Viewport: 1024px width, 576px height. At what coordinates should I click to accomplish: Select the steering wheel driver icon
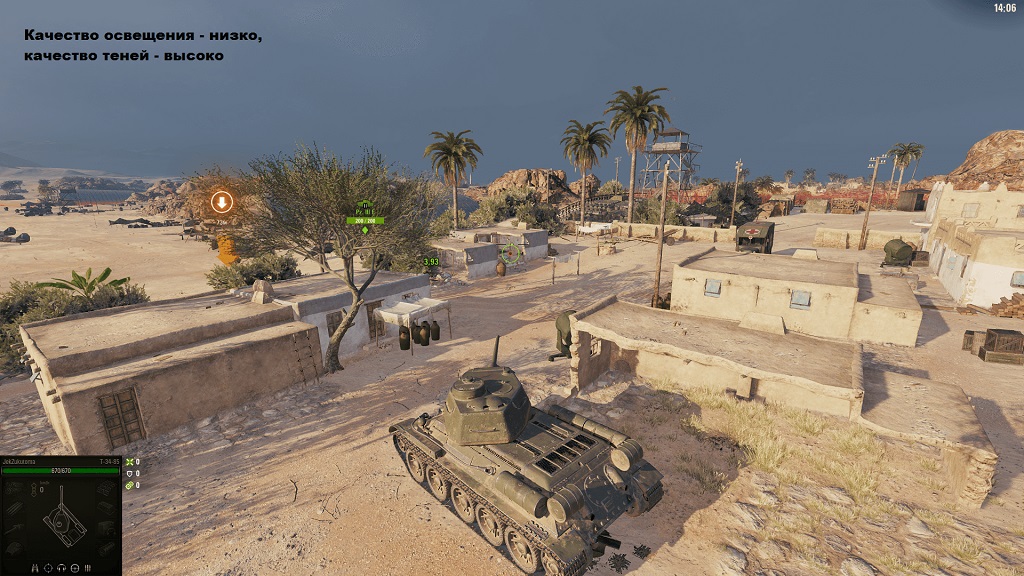tap(75, 568)
